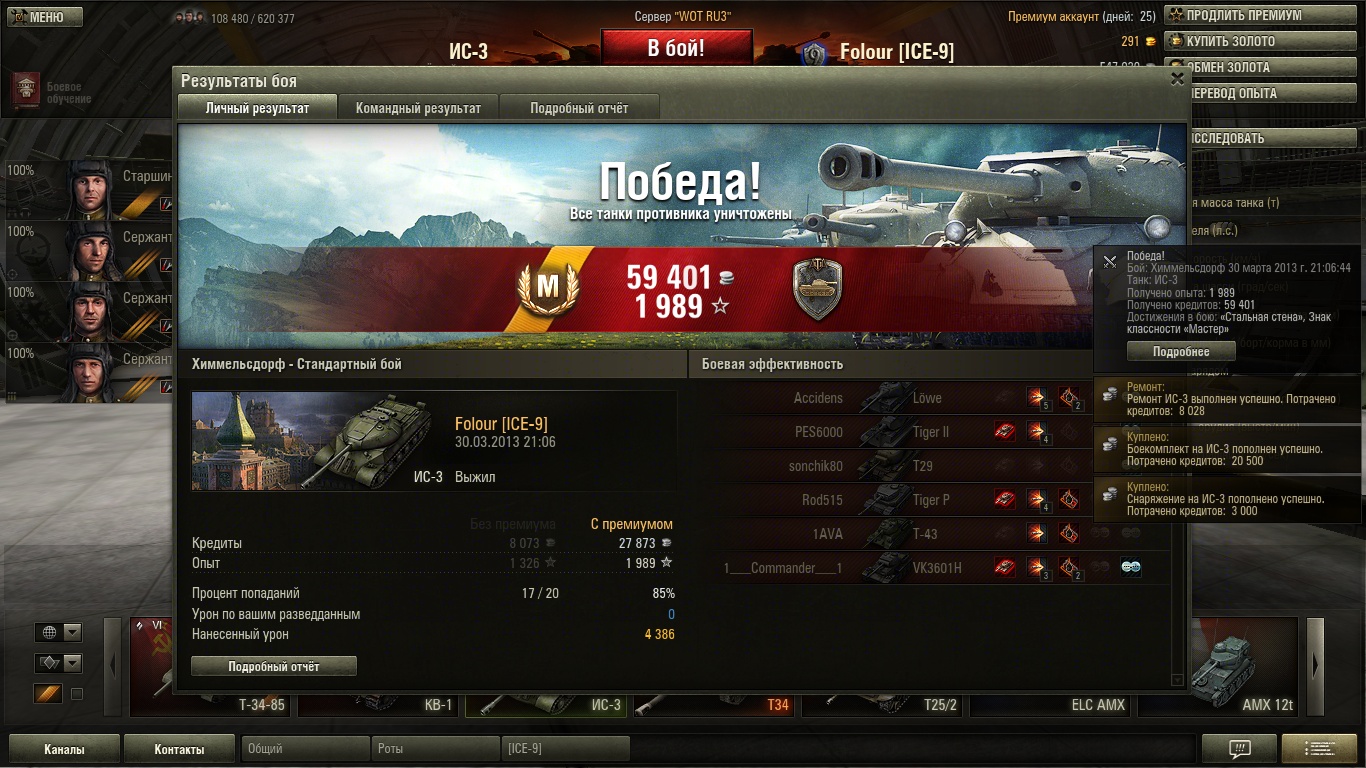Image resolution: width=1366 pixels, height=768 pixels.
Task: Switch to the Роты chat tab
Action: pyautogui.click(x=435, y=749)
